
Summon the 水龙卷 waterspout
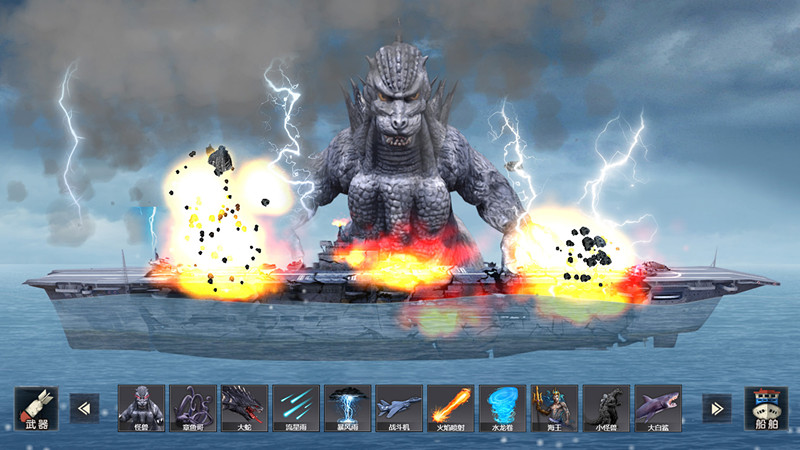coord(502,408)
